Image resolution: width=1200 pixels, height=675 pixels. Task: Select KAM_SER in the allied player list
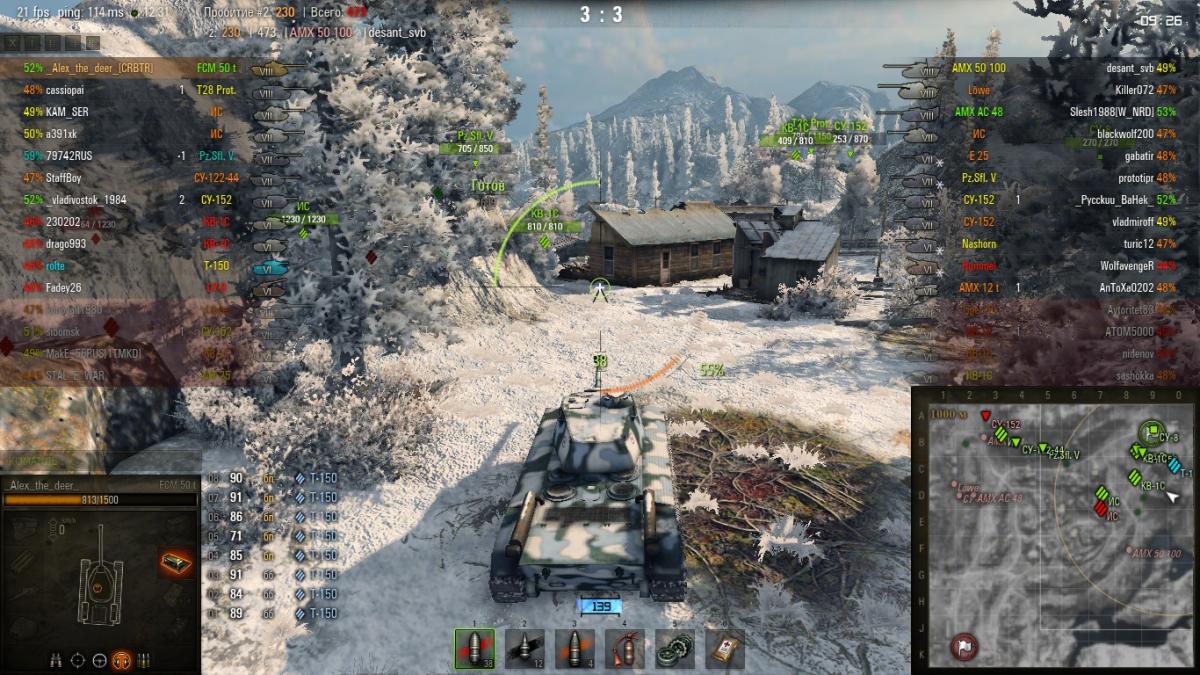[x=67, y=112]
